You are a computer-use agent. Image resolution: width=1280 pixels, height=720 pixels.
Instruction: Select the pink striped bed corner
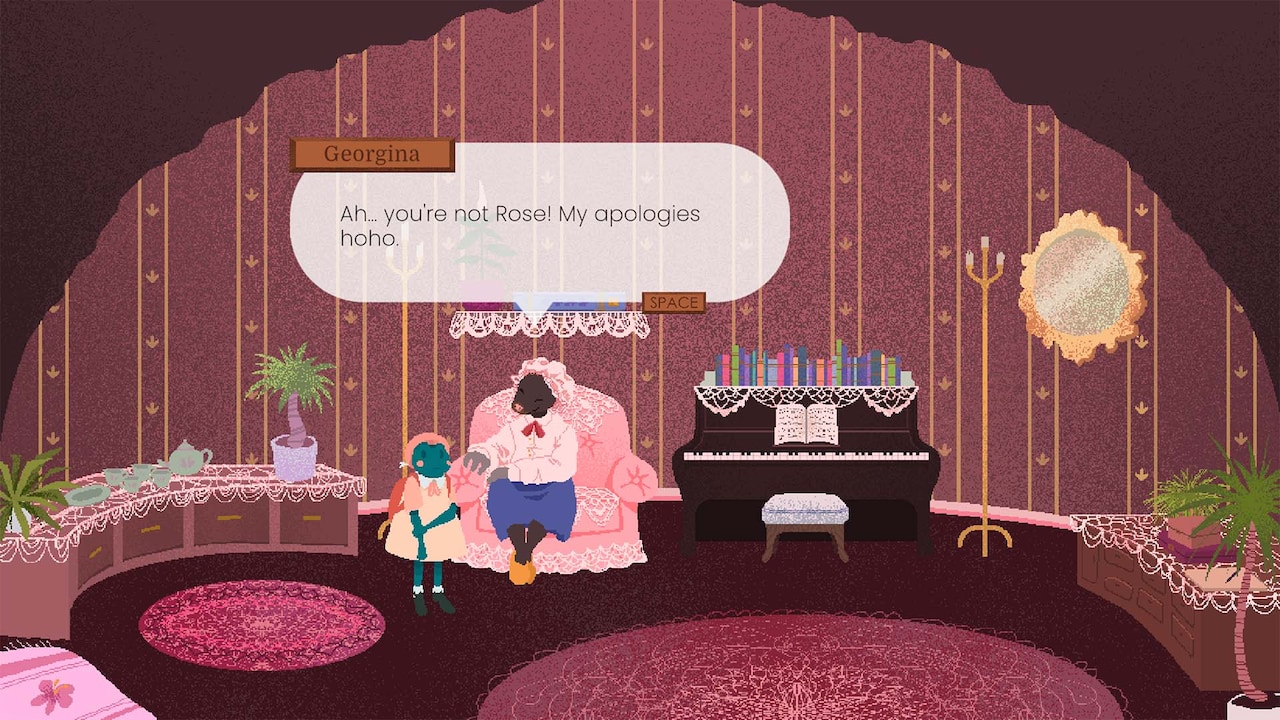pyautogui.click(x=55, y=690)
